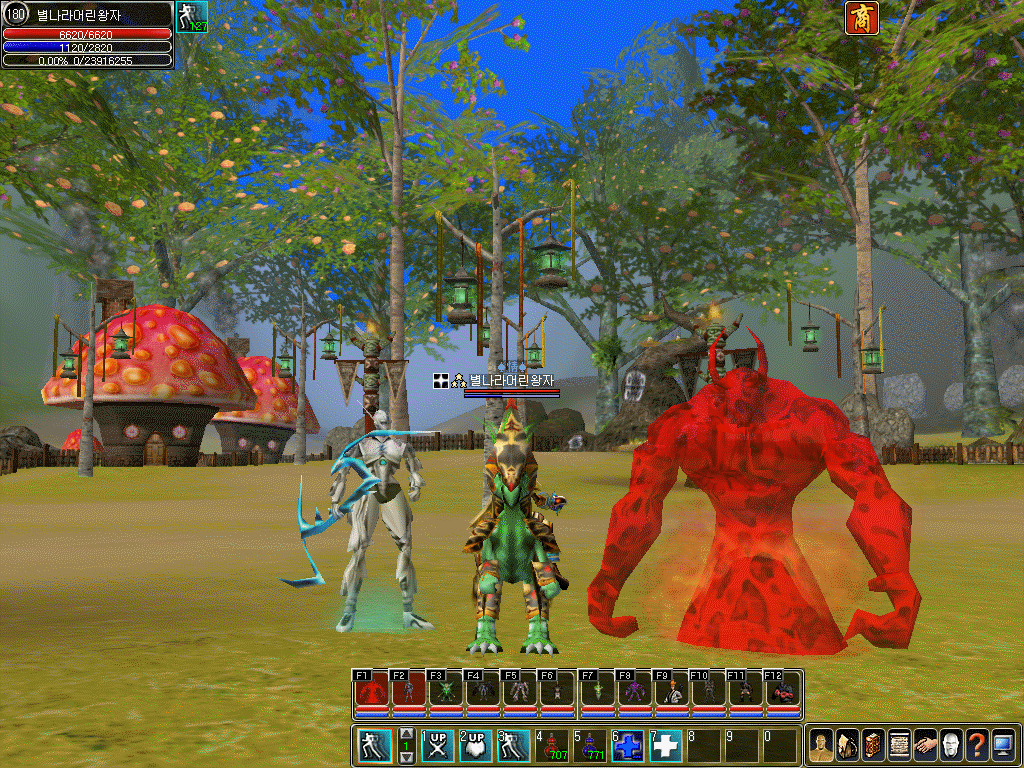Click the hotbar page down arrow
The image size is (1024, 768).
[x=407, y=757]
